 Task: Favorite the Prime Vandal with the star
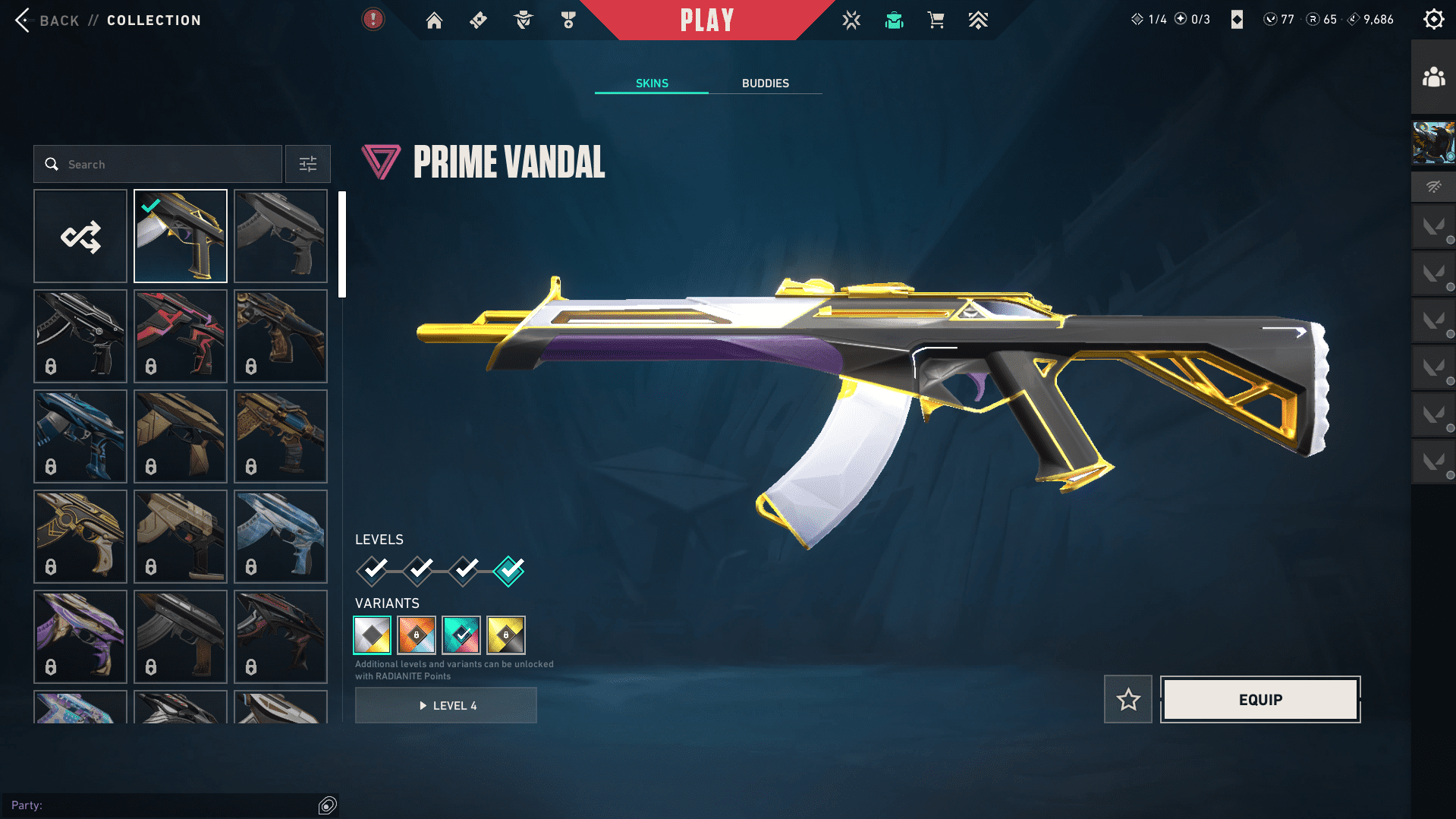(x=1127, y=699)
